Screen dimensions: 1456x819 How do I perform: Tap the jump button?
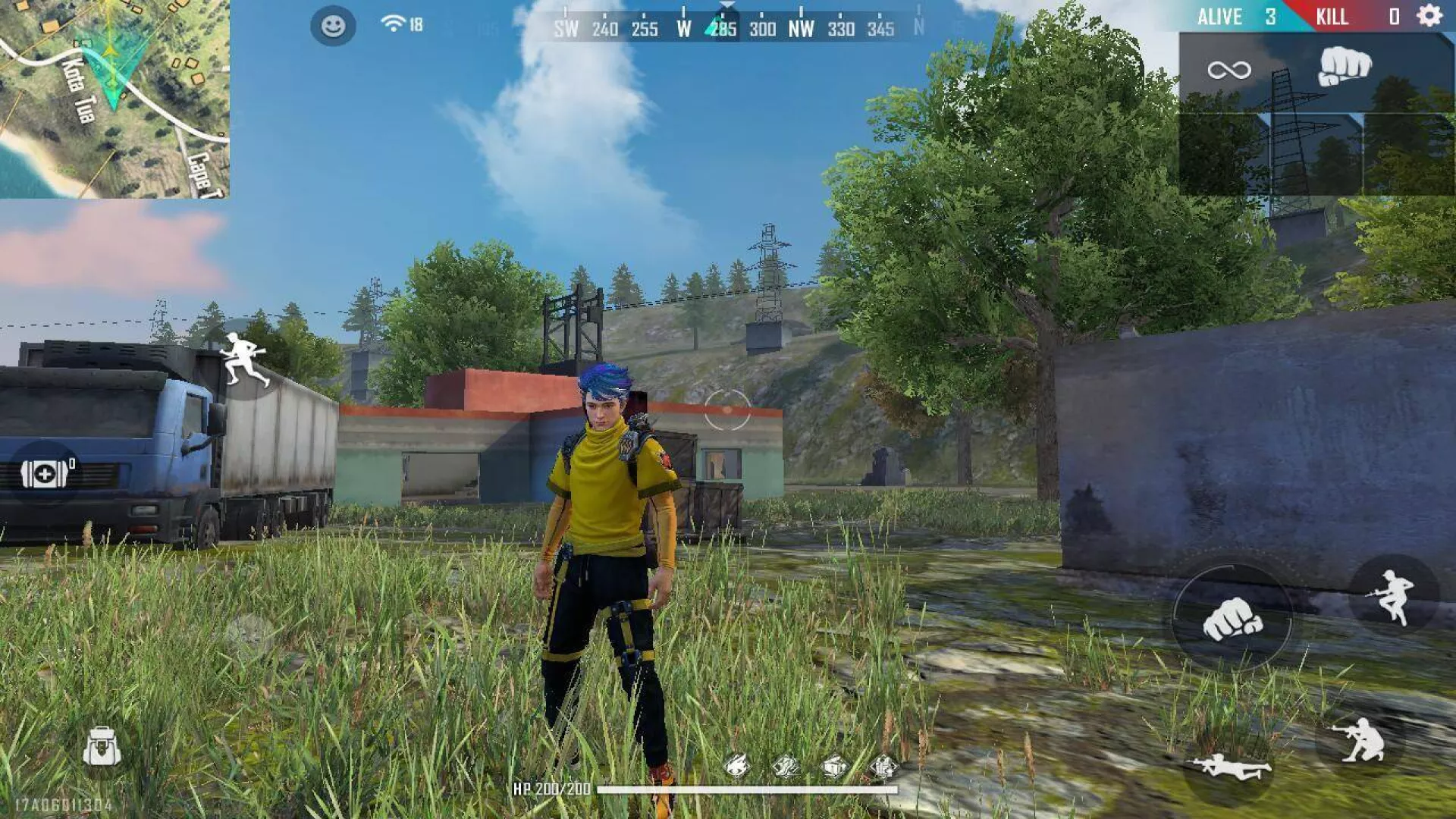(1393, 597)
